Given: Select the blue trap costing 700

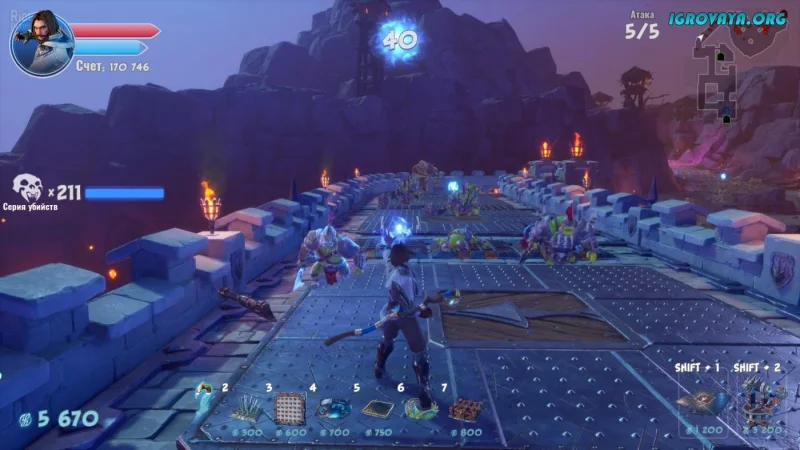Looking at the screenshot, I should (x=333, y=408).
